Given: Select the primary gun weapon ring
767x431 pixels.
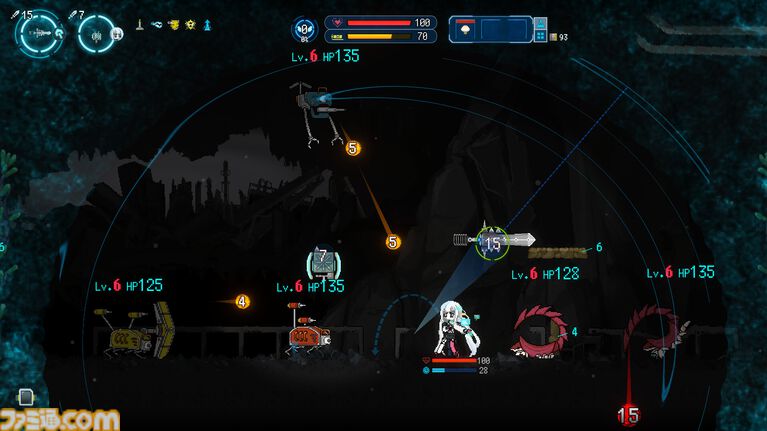Looking at the screenshot, I should [39, 34].
